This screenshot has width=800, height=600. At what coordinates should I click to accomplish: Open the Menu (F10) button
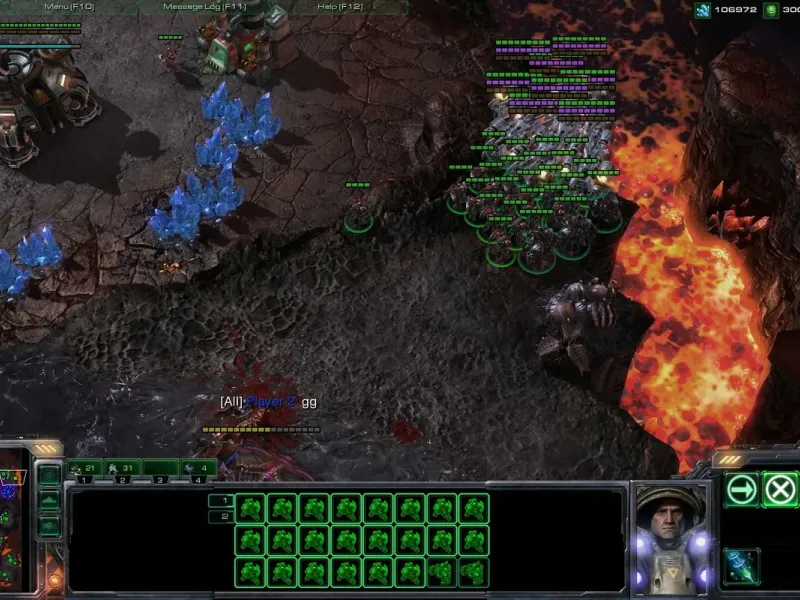[68, 7]
